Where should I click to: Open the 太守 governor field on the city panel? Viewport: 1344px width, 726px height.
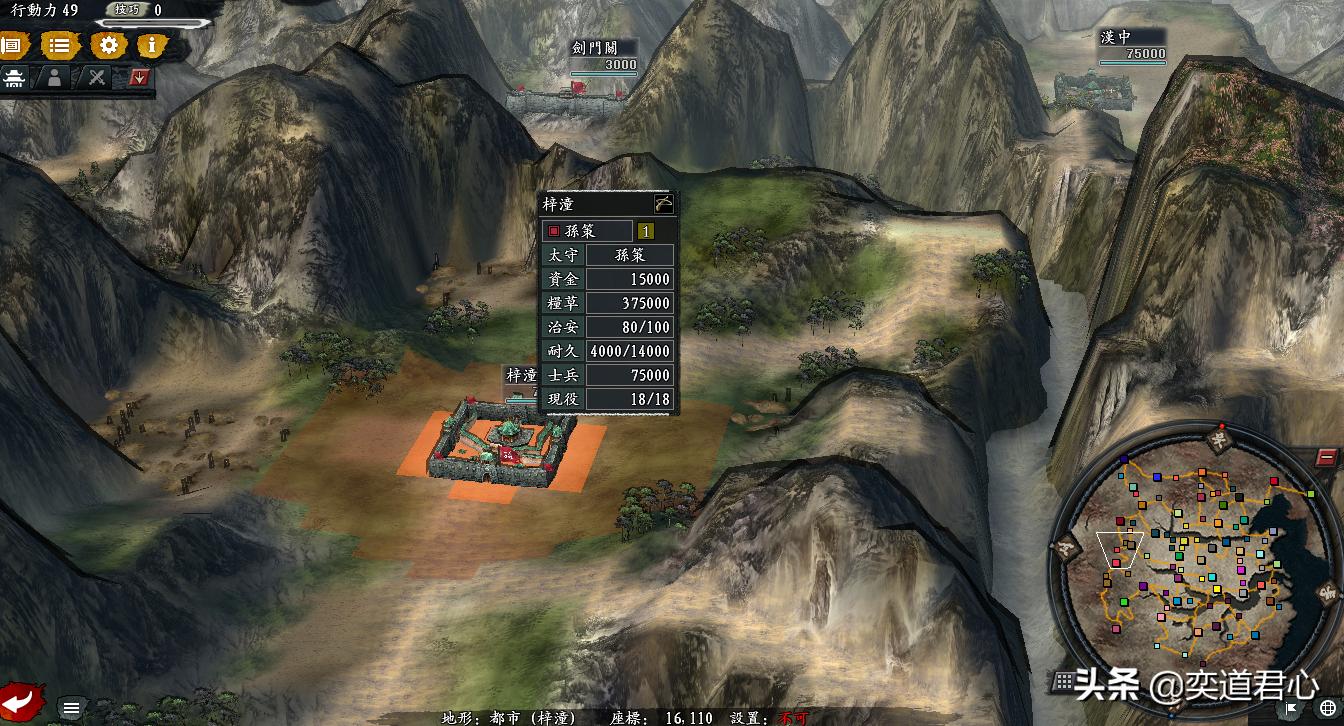click(x=566, y=254)
